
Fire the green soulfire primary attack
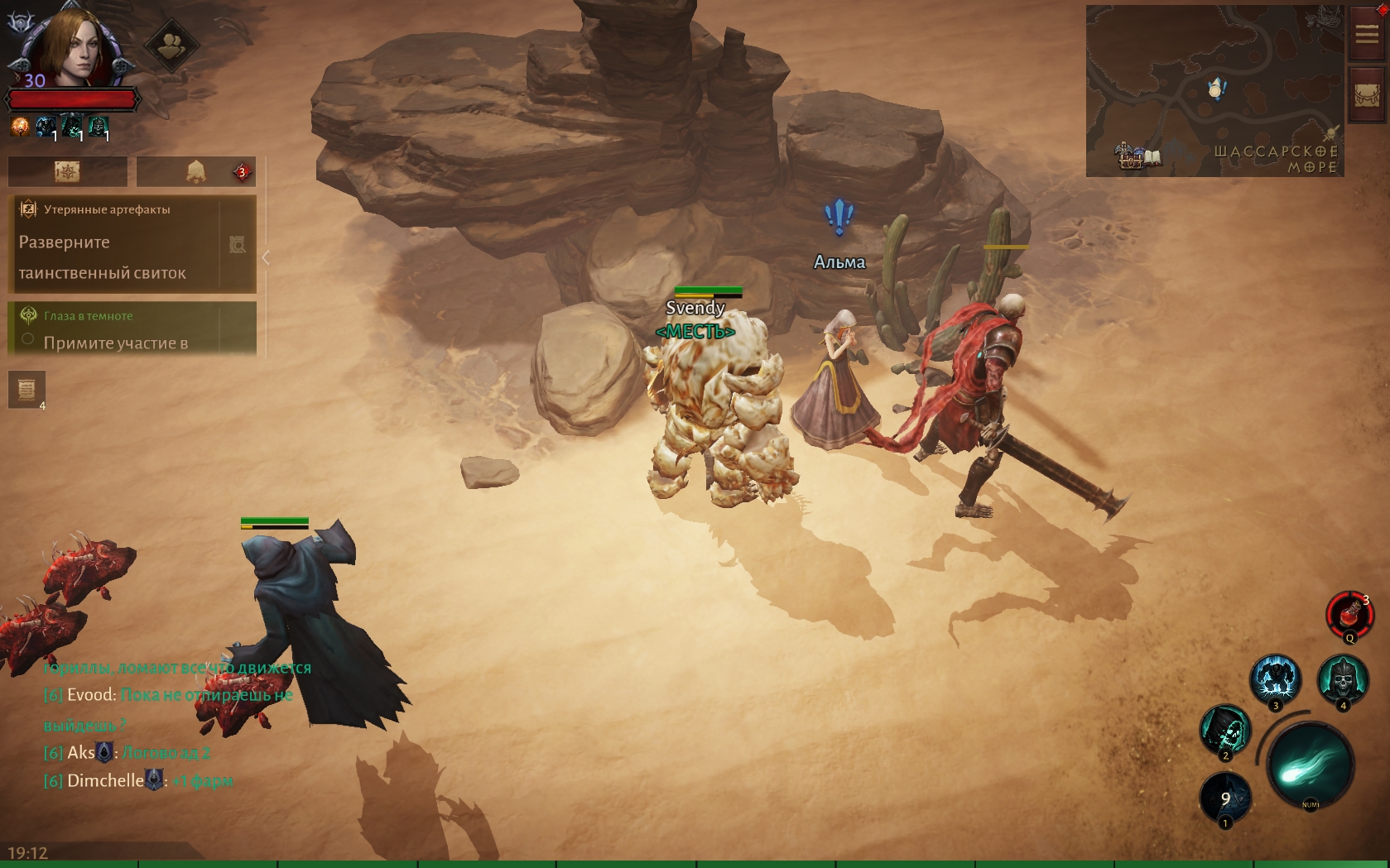click(1311, 765)
